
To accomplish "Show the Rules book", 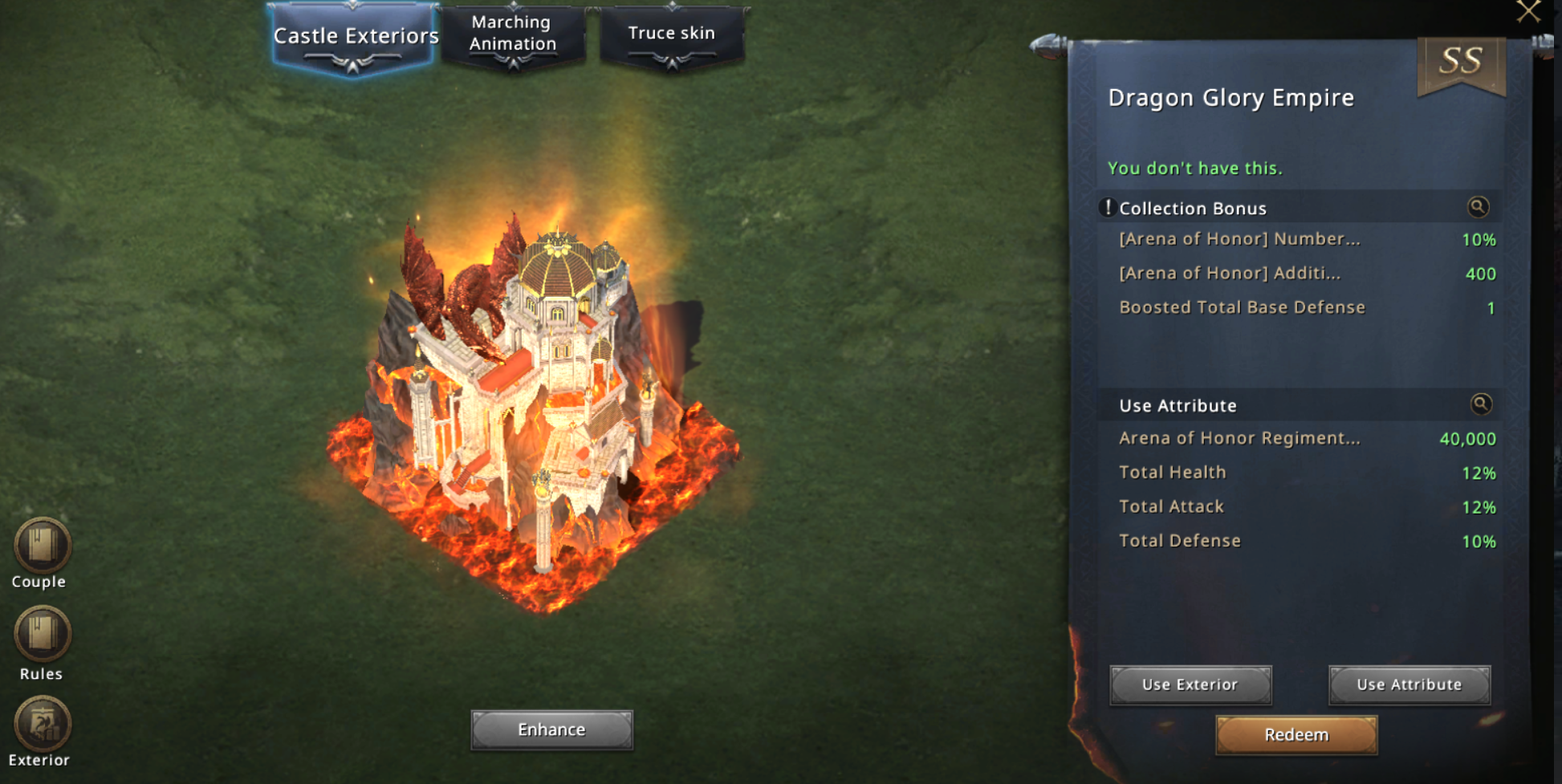I will pos(42,635).
